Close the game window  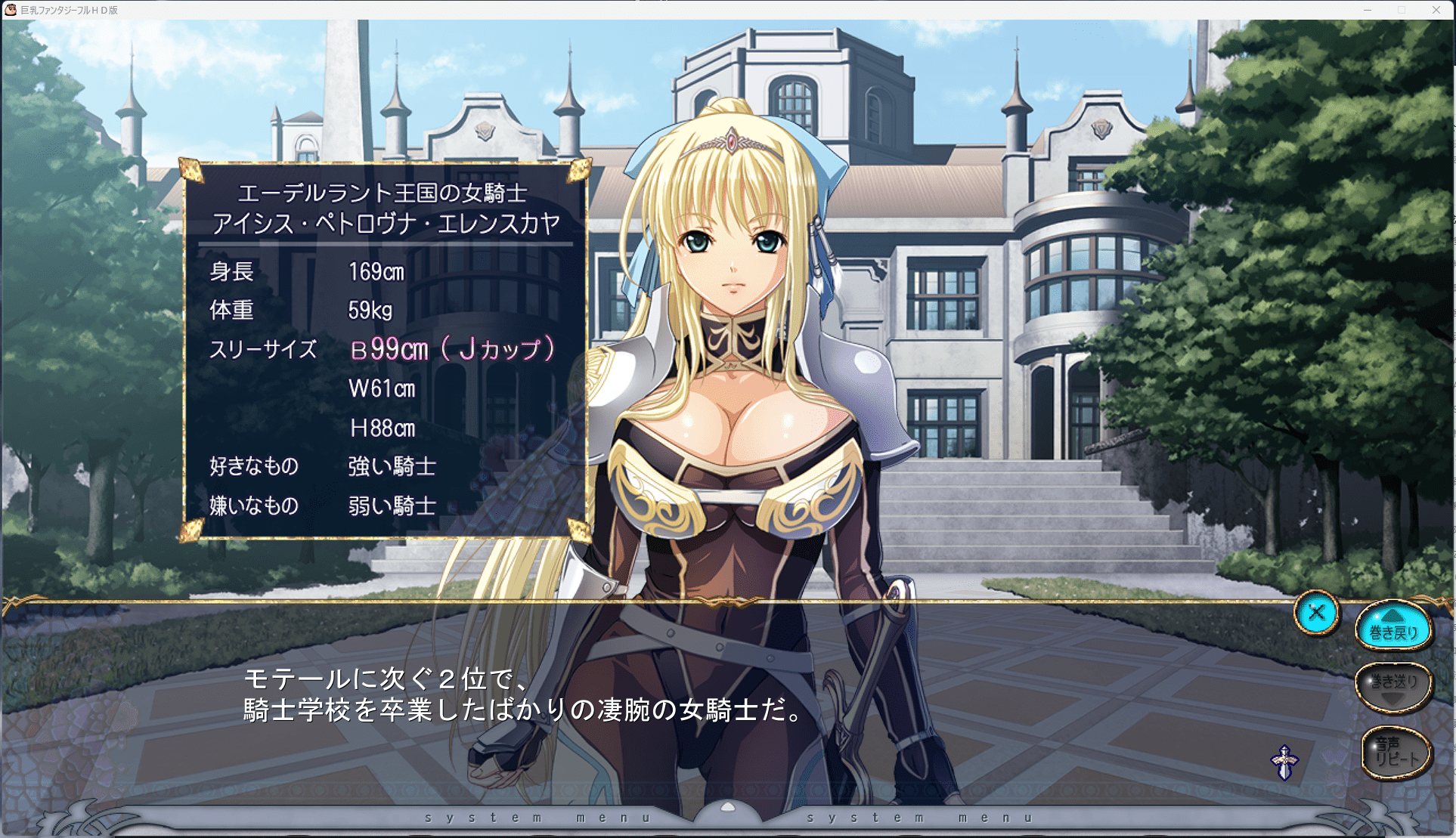[1436, 10]
